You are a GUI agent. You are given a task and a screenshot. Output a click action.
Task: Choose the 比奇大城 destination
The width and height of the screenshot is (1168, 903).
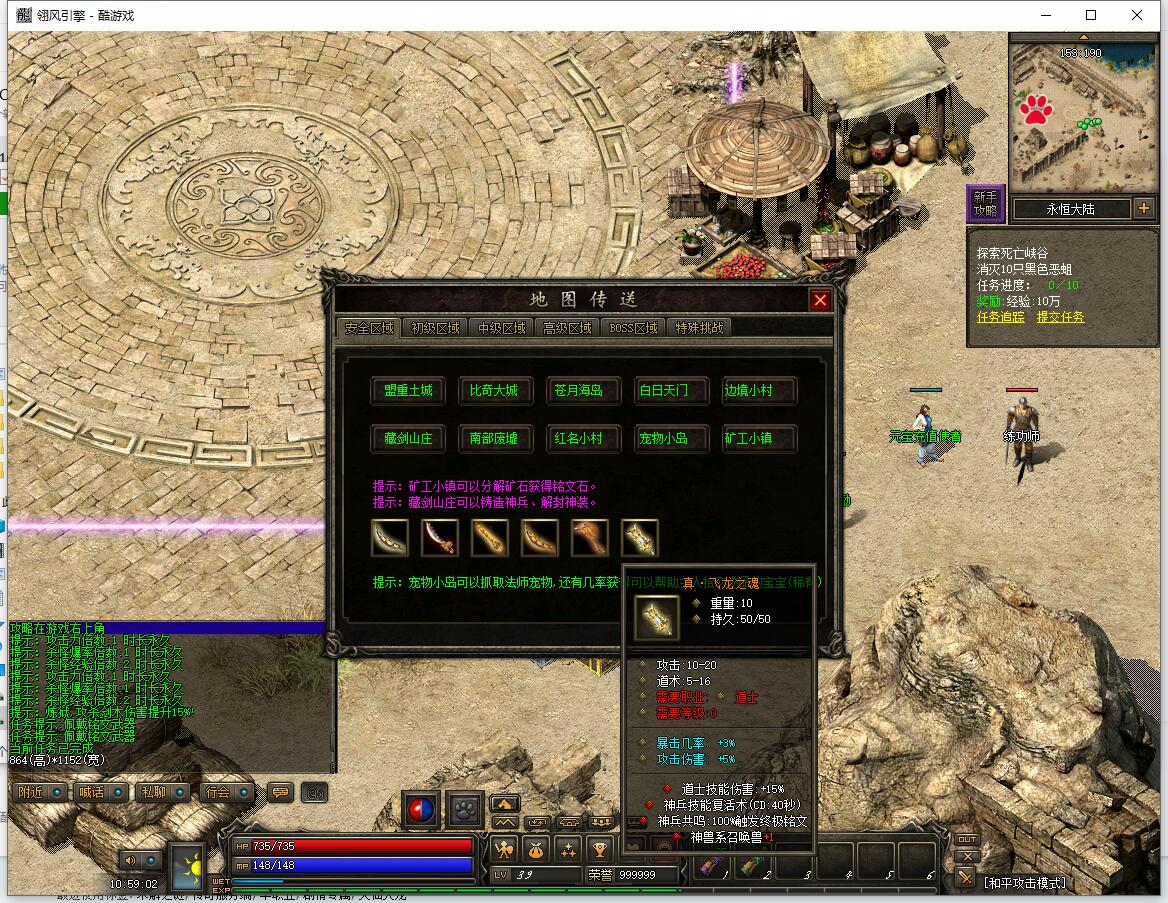[494, 391]
